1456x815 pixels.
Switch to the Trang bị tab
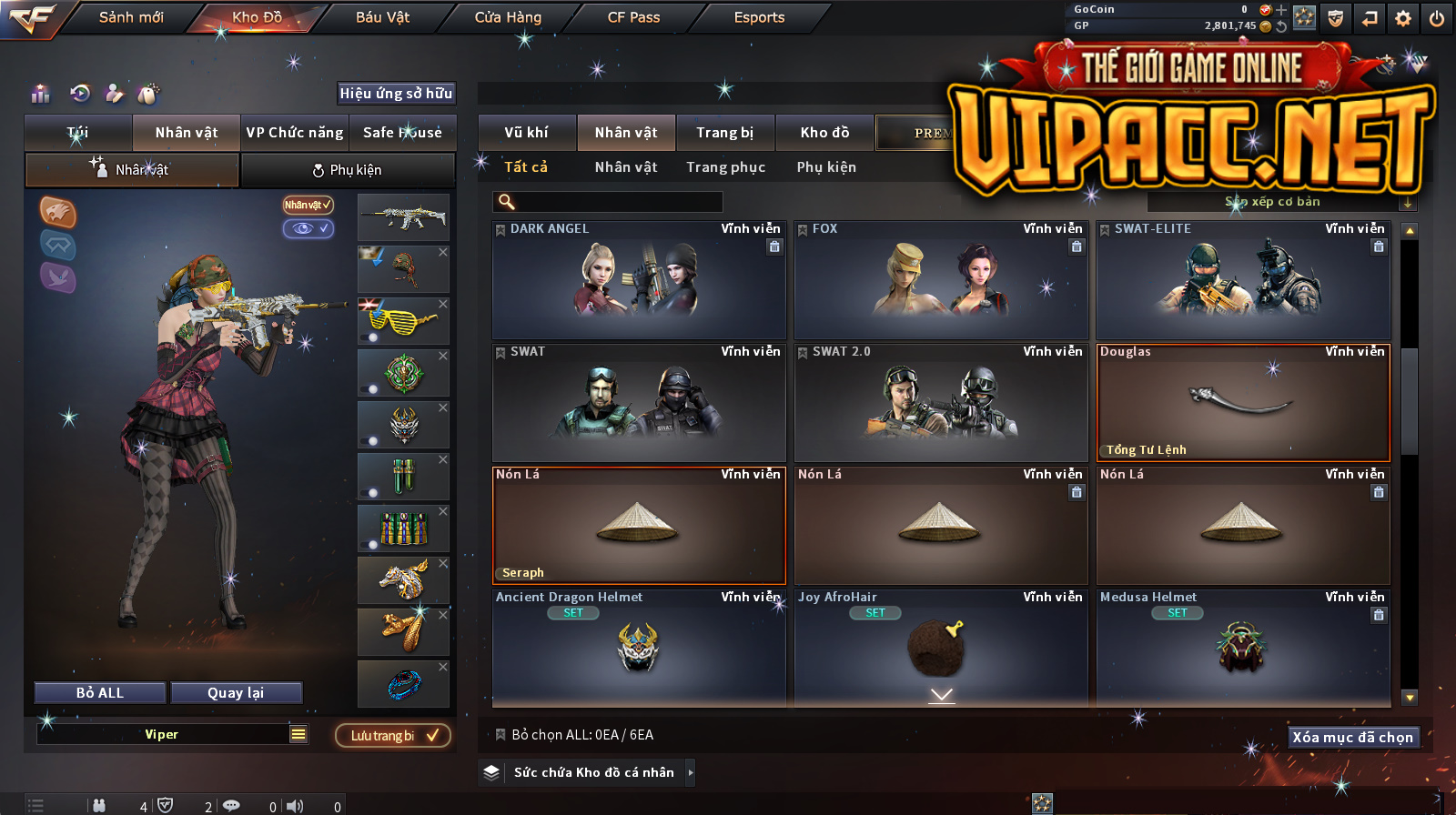pos(724,133)
